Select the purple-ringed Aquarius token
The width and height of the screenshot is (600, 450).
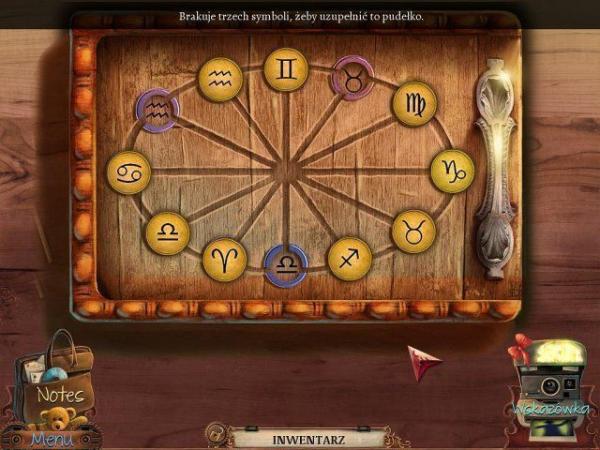click(x=157, y=111)
